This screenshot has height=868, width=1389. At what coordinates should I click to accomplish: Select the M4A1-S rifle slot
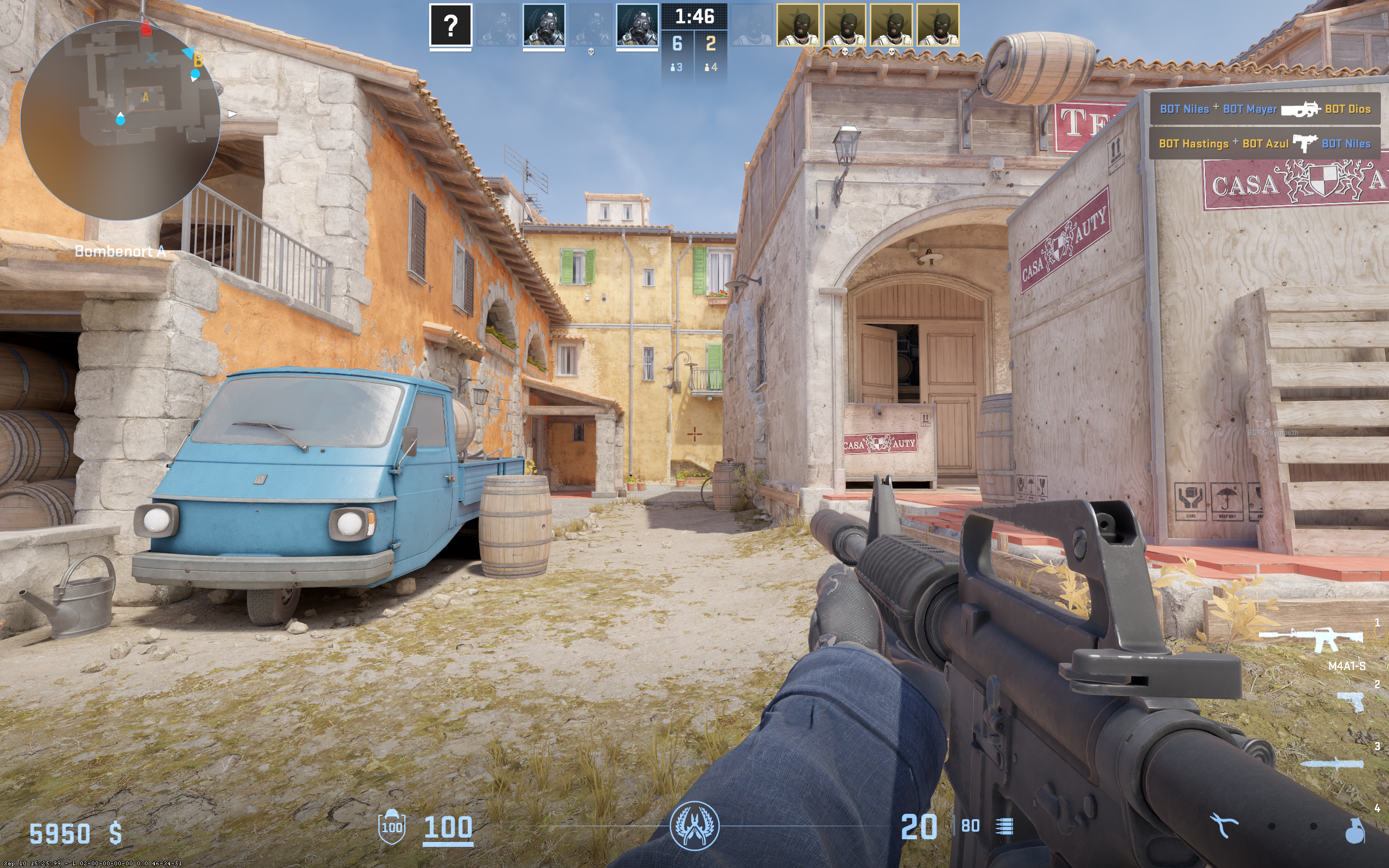pos(1311,639)
